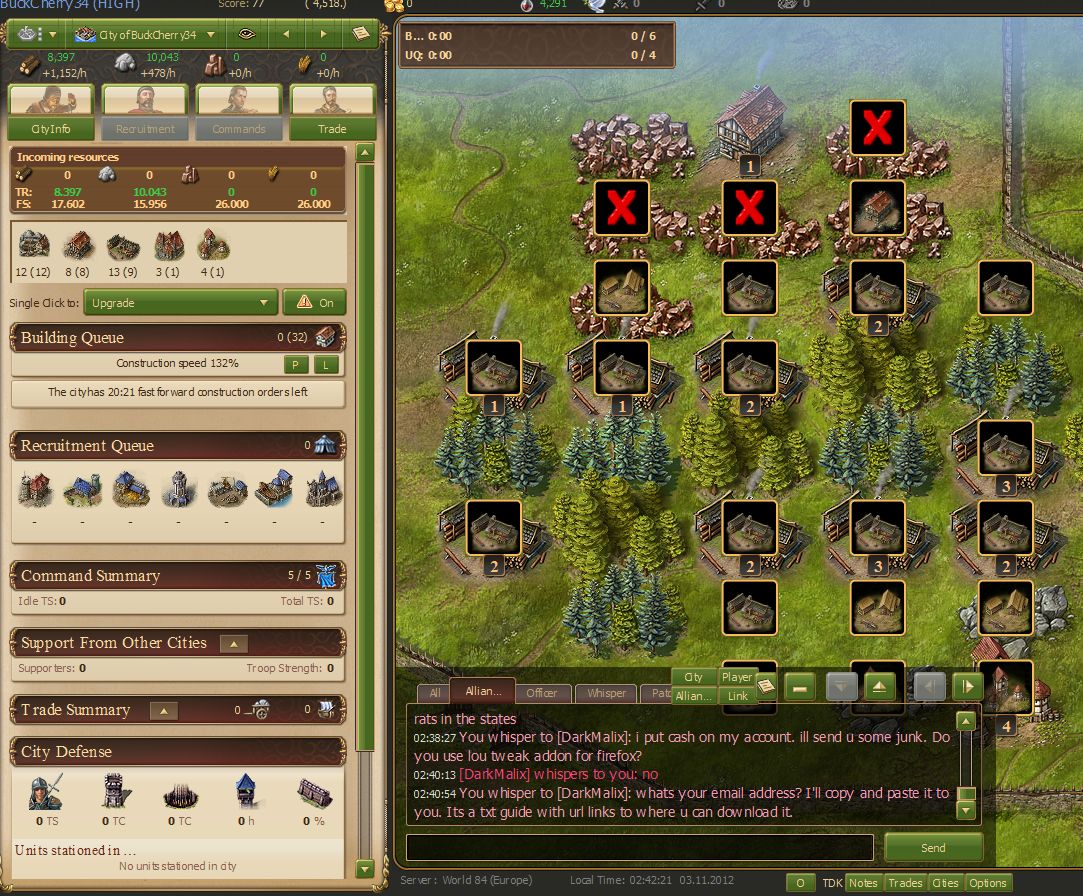The image size is (1083, 896).
Task: Switch to the Whisper chat tab
Action: [606, 693]
